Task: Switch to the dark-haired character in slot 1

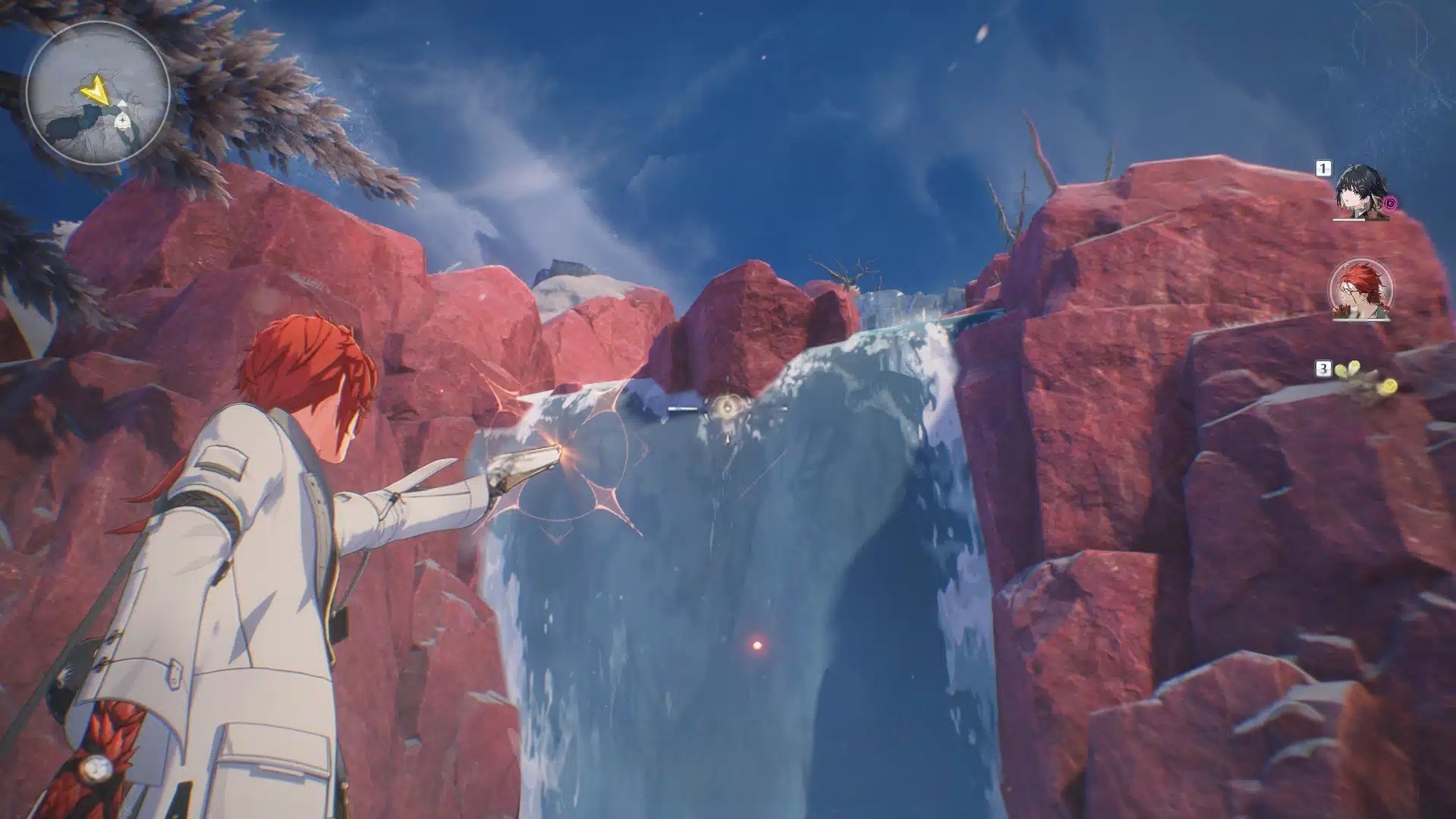Action: 1361,193
